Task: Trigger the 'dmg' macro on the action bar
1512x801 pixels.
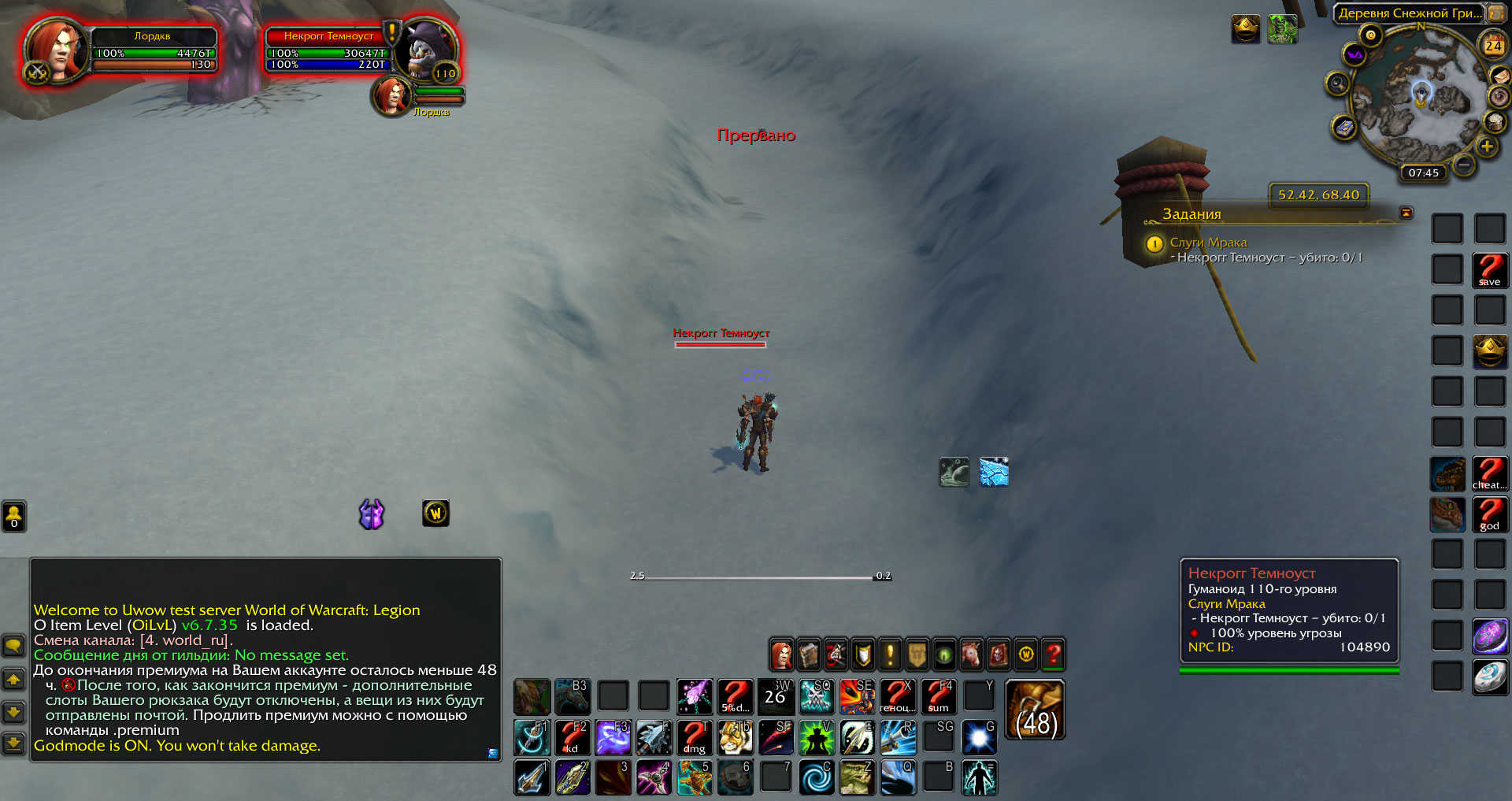Action: click(x=694, y=738)
